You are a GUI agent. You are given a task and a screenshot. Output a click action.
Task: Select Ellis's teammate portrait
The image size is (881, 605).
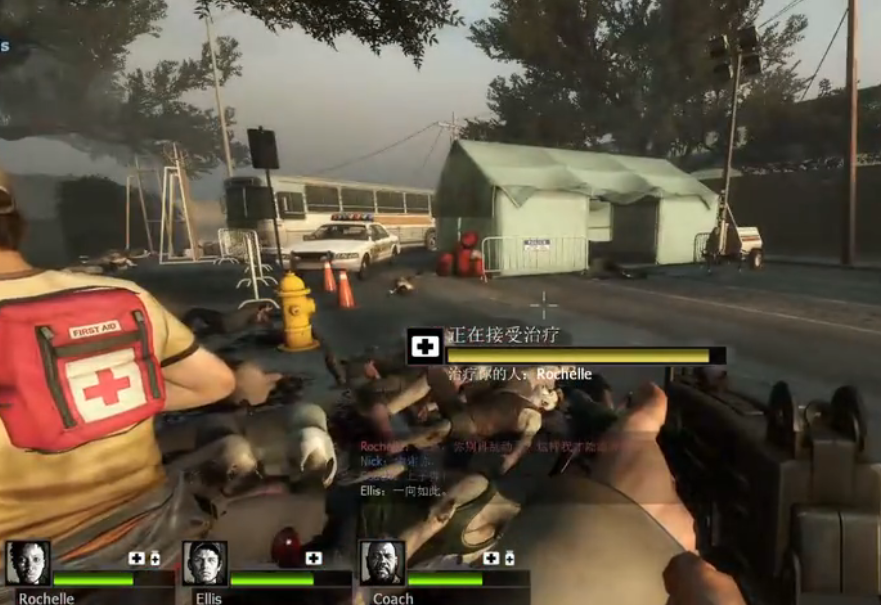coord(205,563)
